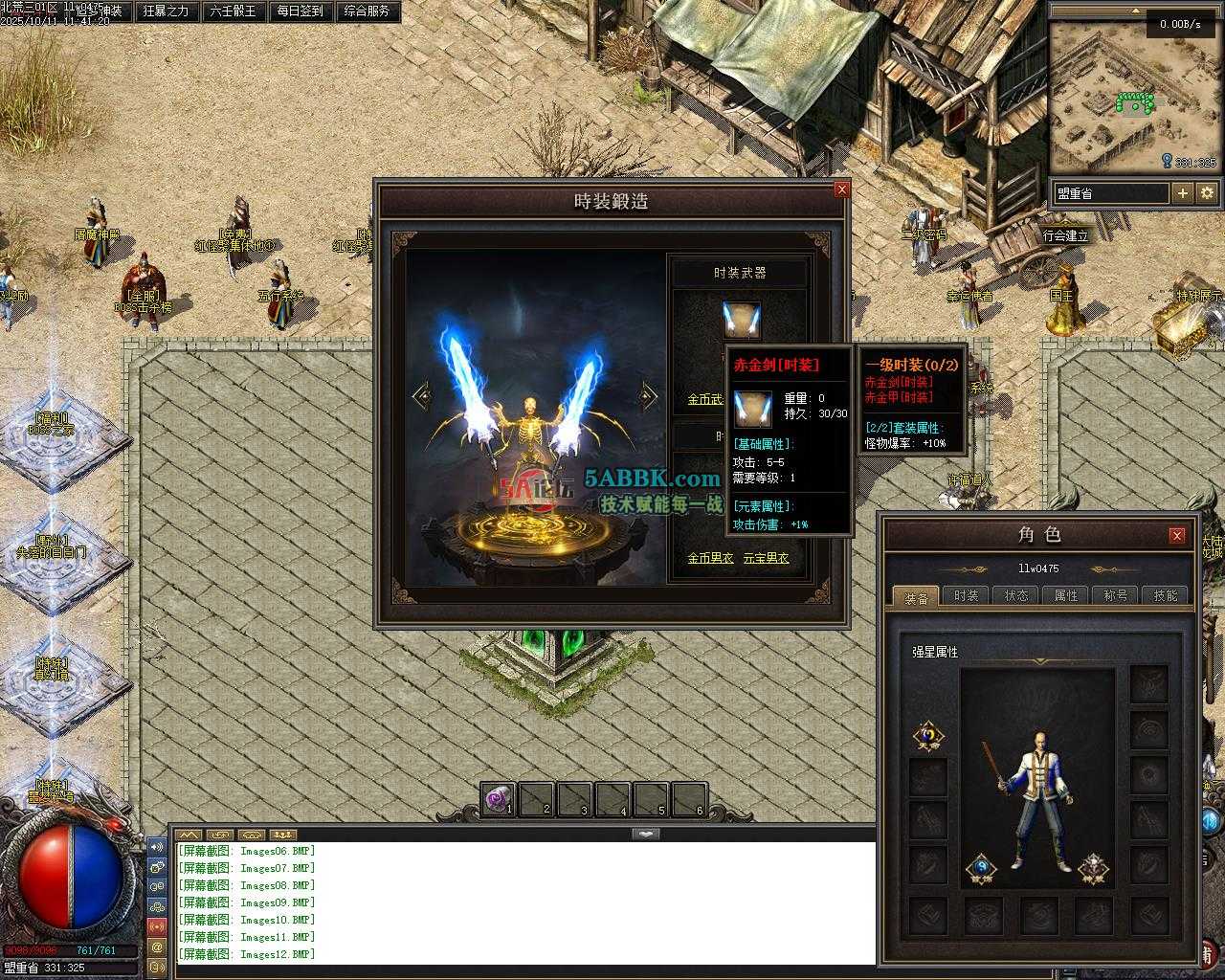Select the 装备 equipment tab
Viewport: 1225px width, 980px height.
[x=916, y=596]
